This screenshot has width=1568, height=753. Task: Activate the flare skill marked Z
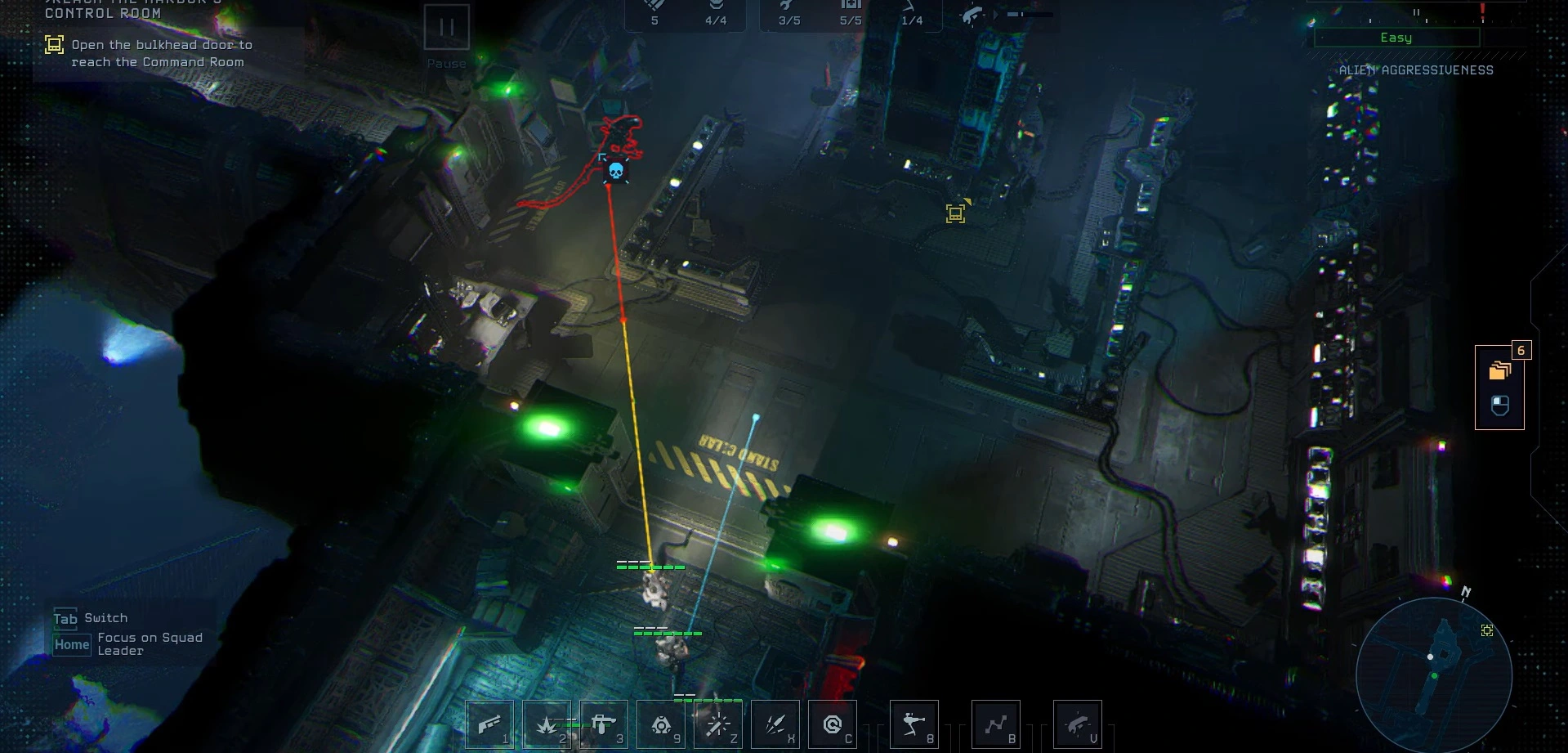point(718,724)
